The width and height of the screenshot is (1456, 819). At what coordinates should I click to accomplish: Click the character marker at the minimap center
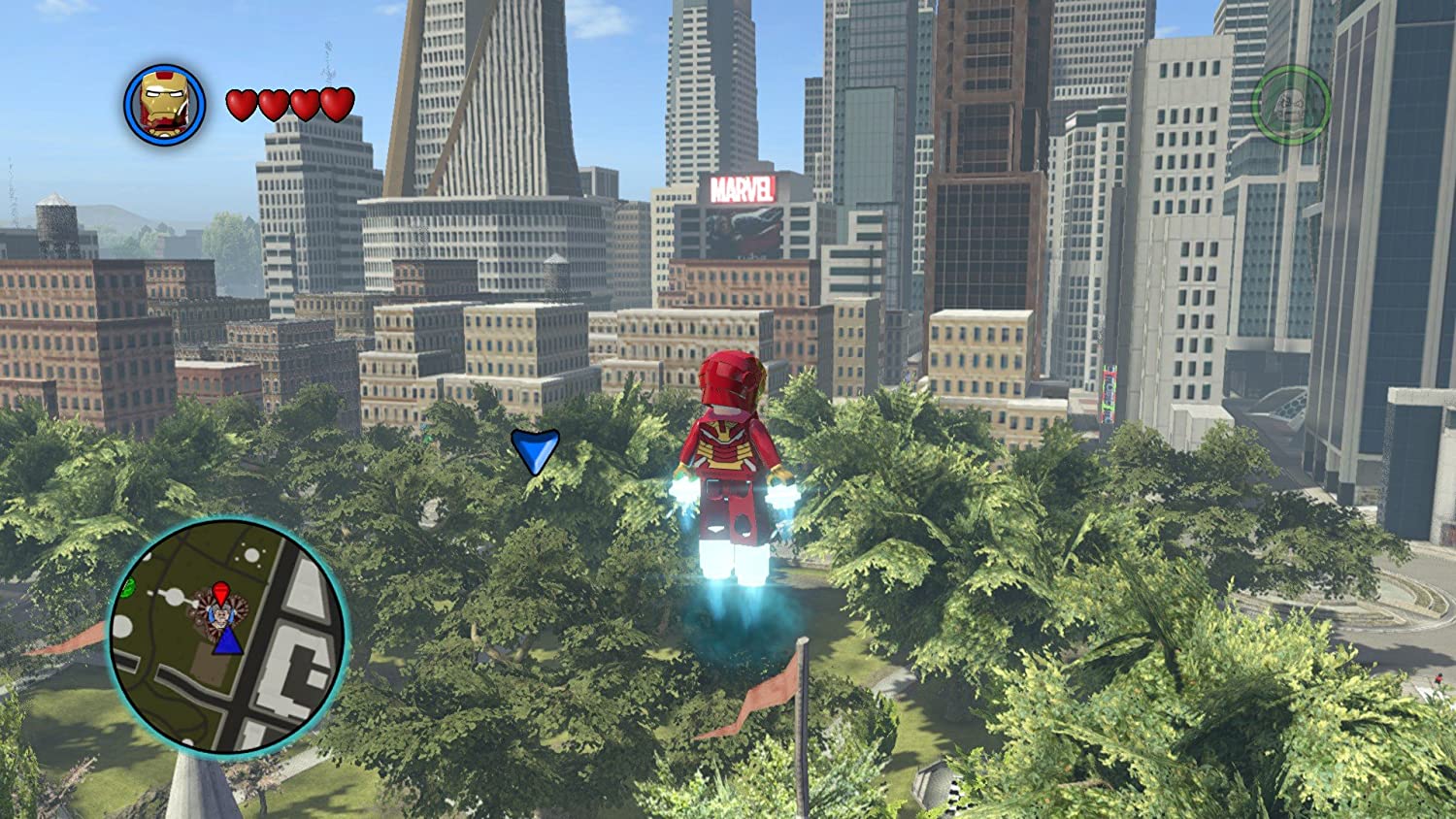220,614
